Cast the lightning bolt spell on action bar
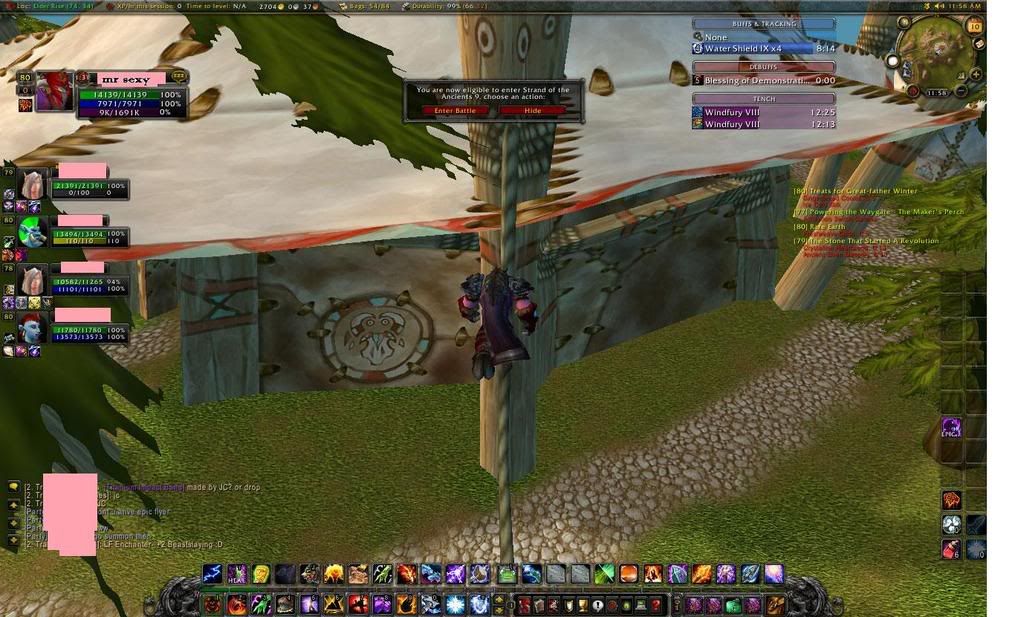The height and width of the screenshot is (617, 1024). (212, 573)
